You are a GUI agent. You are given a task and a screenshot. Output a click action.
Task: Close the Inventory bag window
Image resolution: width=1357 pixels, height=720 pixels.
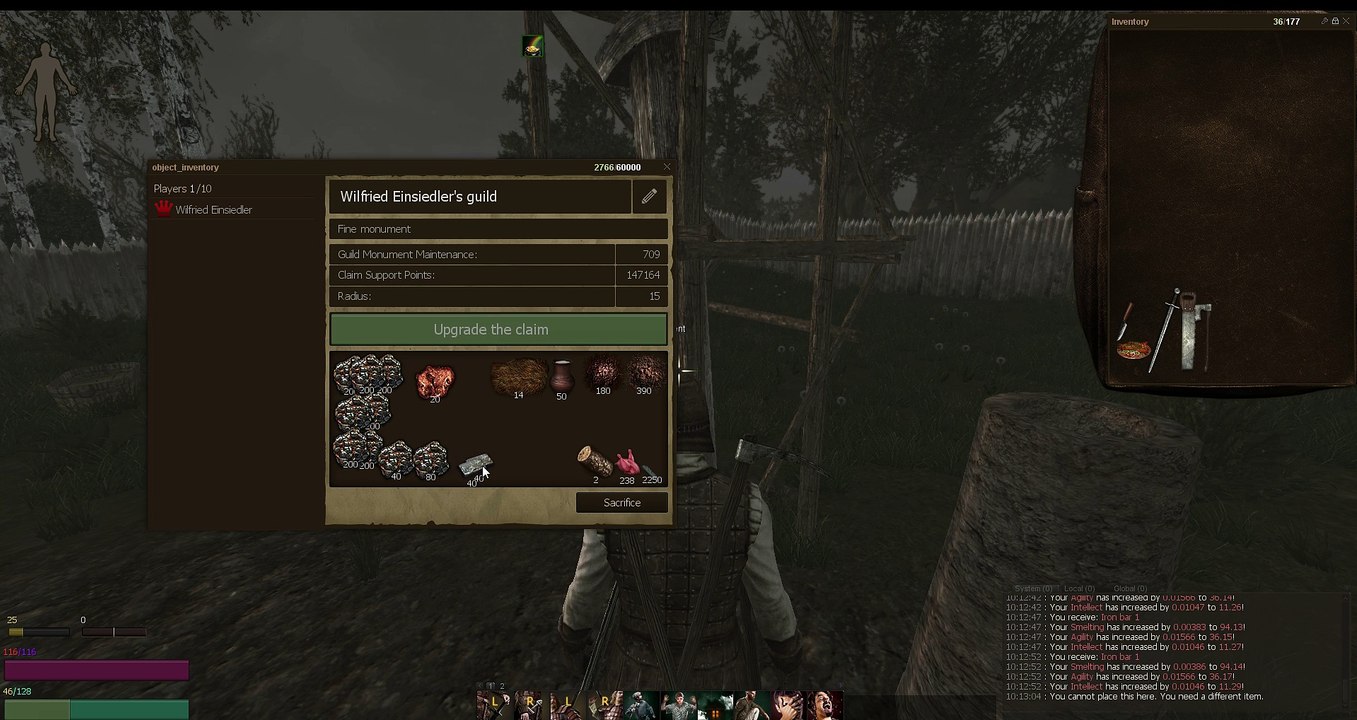click(x=1346, y=21)
